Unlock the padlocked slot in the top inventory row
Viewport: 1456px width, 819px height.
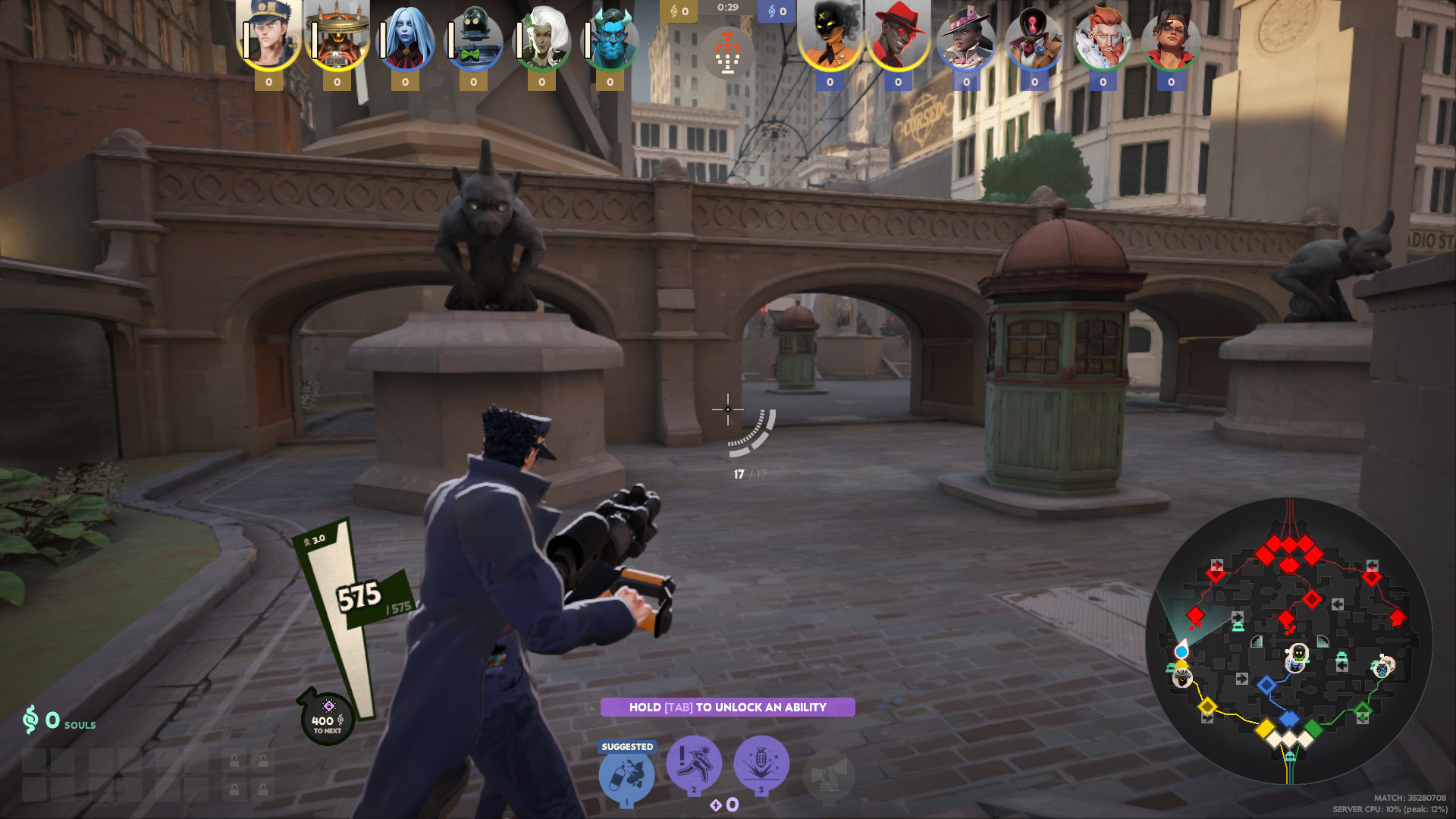coord(234,761)
